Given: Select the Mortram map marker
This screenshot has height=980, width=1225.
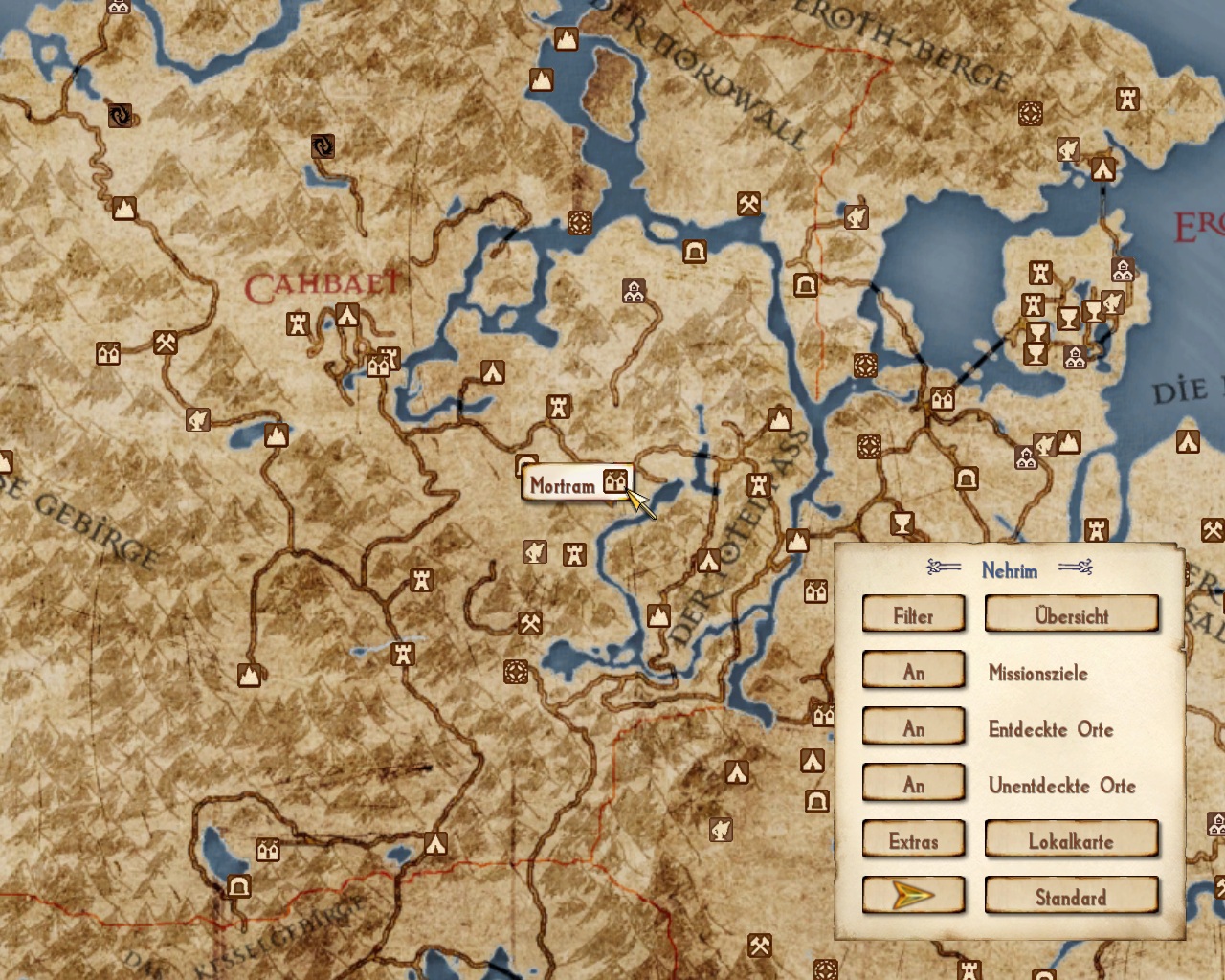Looking at the screenshot, I should pyautogui.click(x=614, y=480).
